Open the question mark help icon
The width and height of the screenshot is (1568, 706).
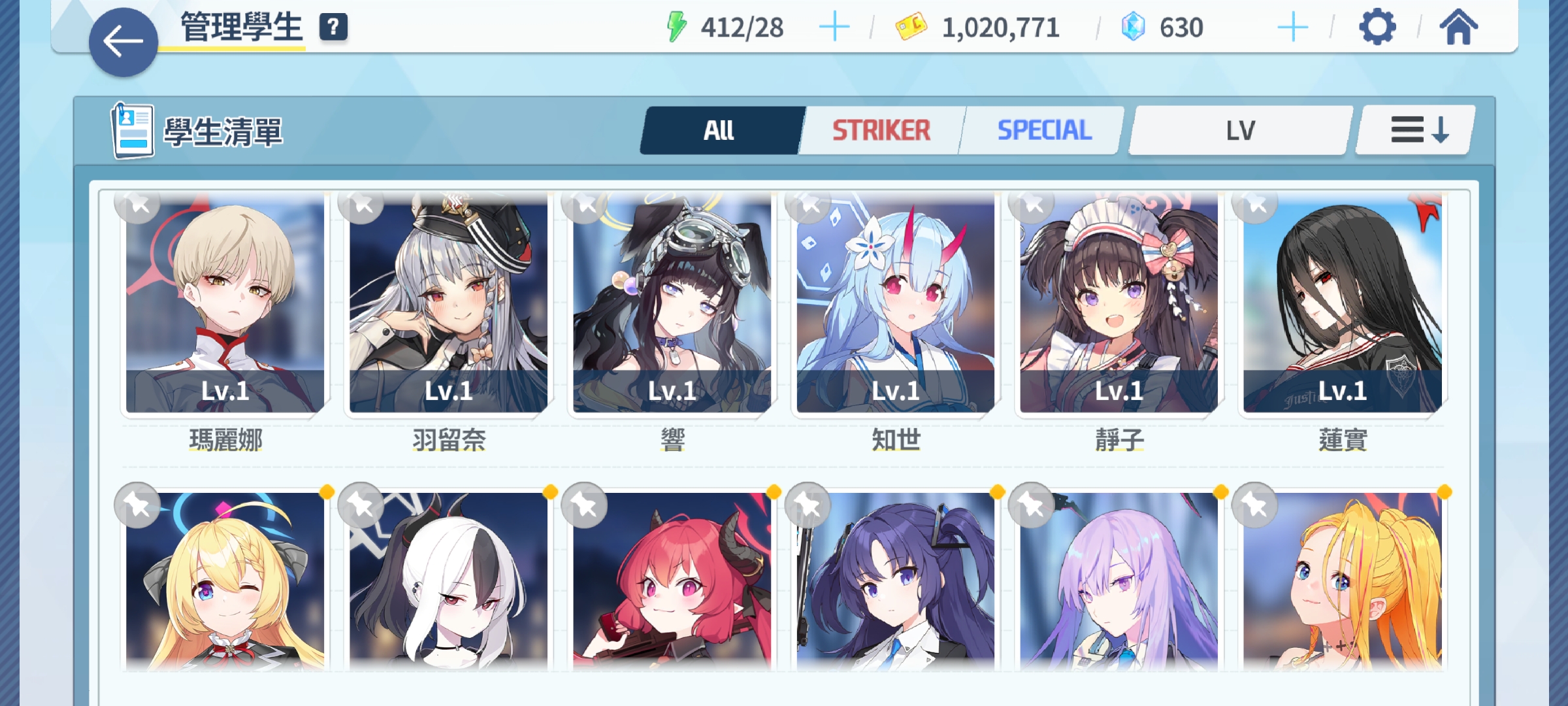[333, 27]
